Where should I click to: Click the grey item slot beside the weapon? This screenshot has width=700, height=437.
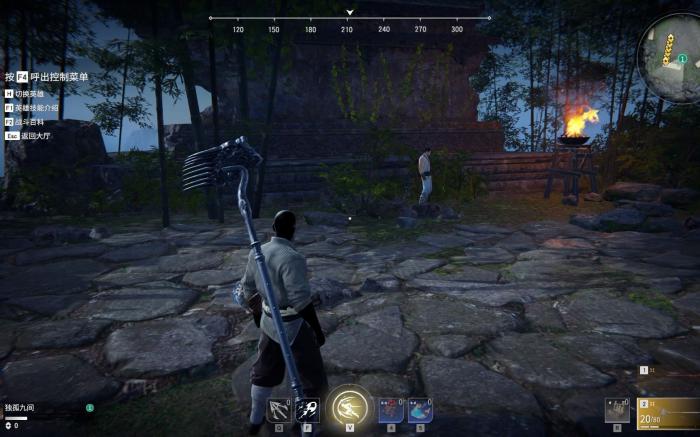(617, 411)
